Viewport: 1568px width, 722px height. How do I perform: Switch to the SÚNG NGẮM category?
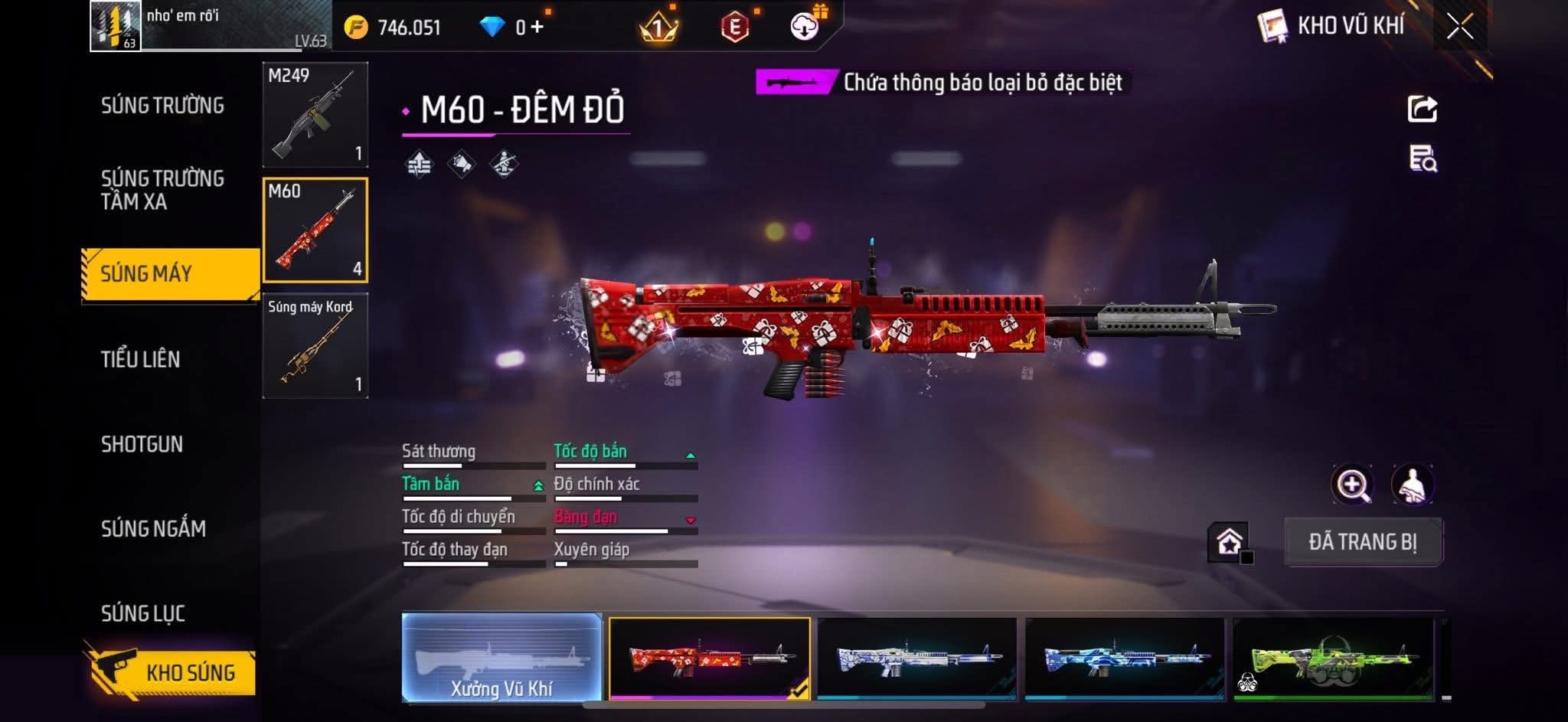point(153,528)
